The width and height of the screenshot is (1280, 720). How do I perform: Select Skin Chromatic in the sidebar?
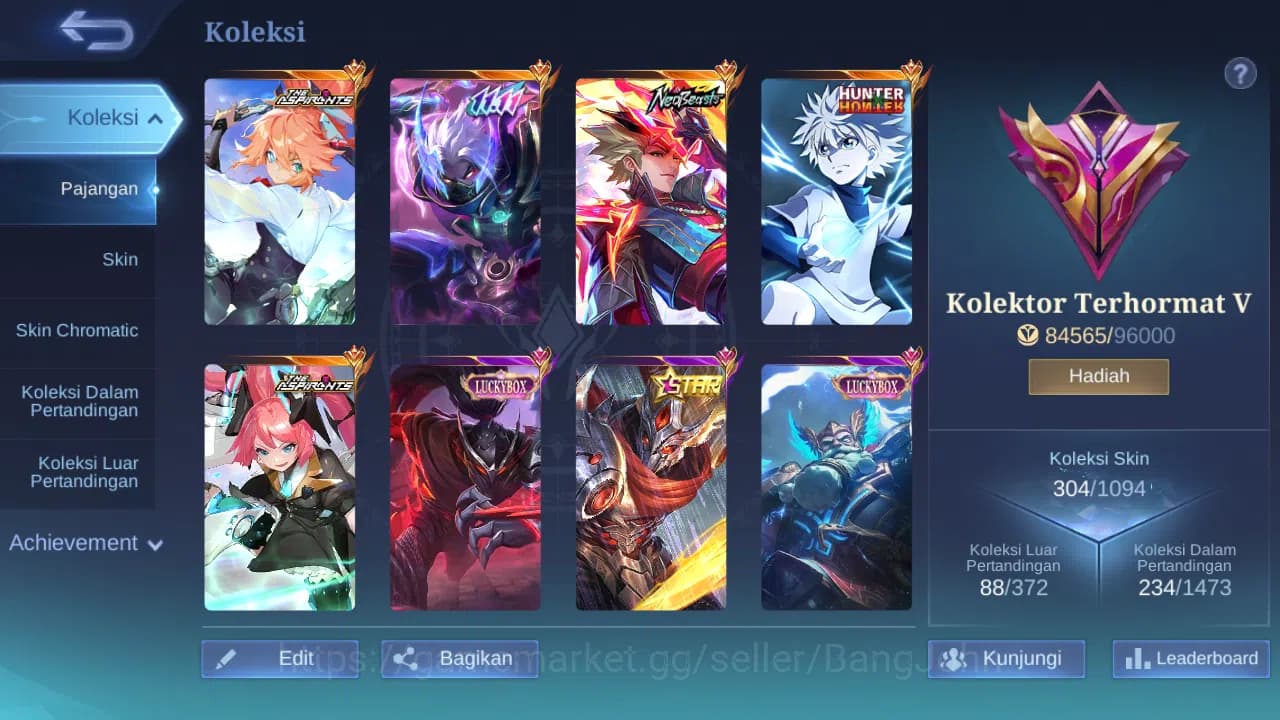[79, 330]
